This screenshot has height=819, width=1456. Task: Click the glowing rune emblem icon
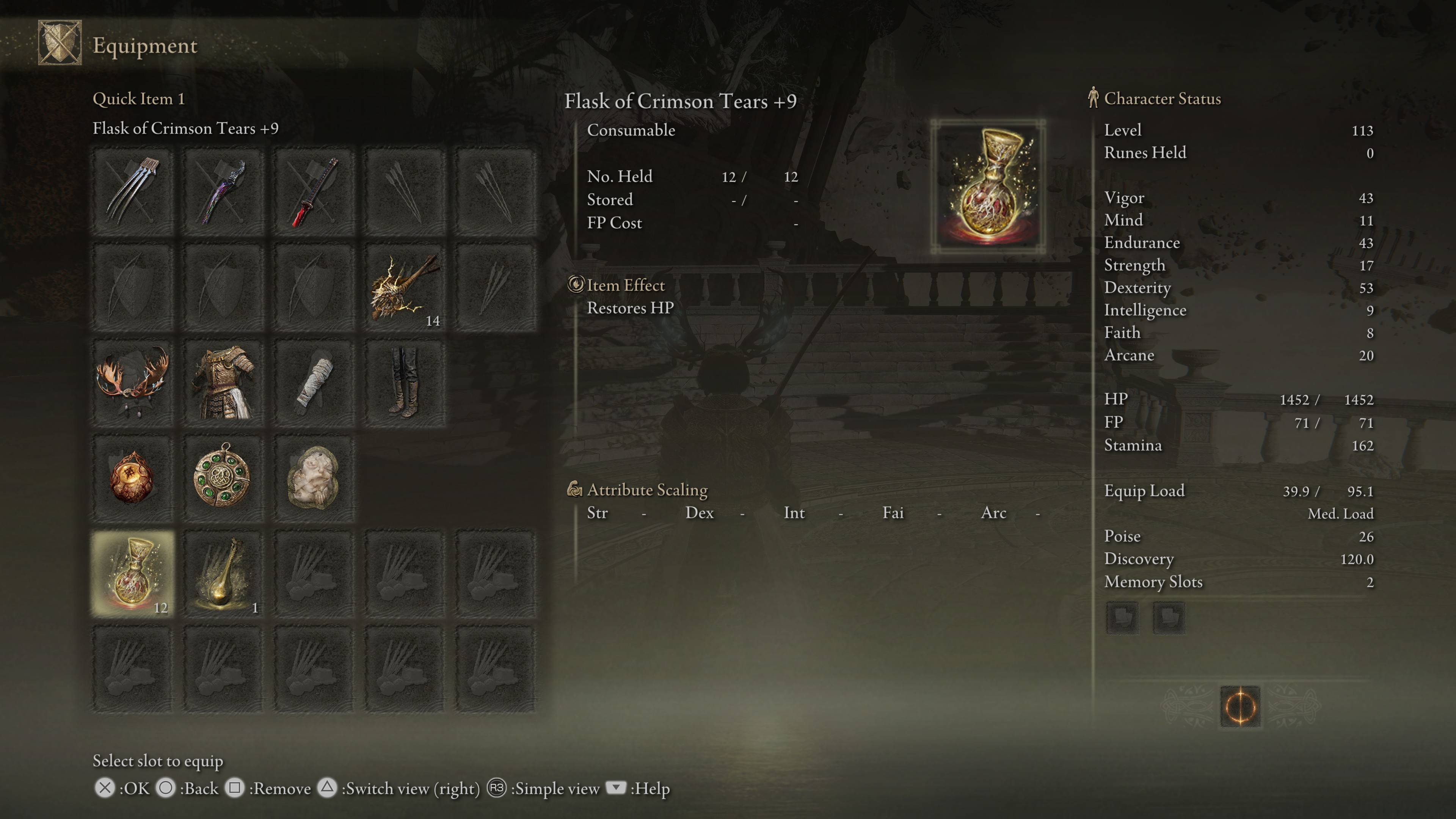(1240, 706)
